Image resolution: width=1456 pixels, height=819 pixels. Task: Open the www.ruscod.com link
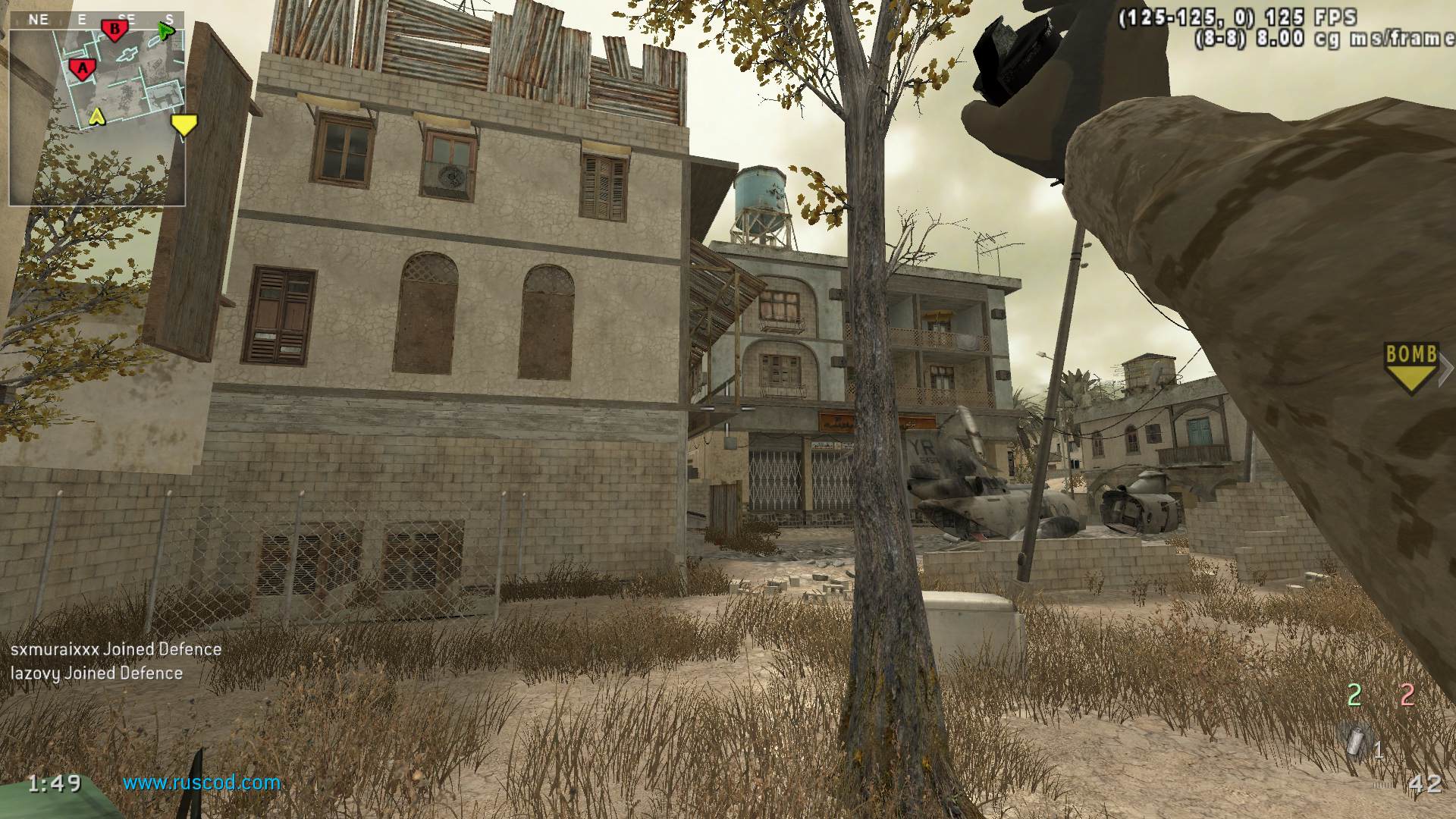coord(202,783)
